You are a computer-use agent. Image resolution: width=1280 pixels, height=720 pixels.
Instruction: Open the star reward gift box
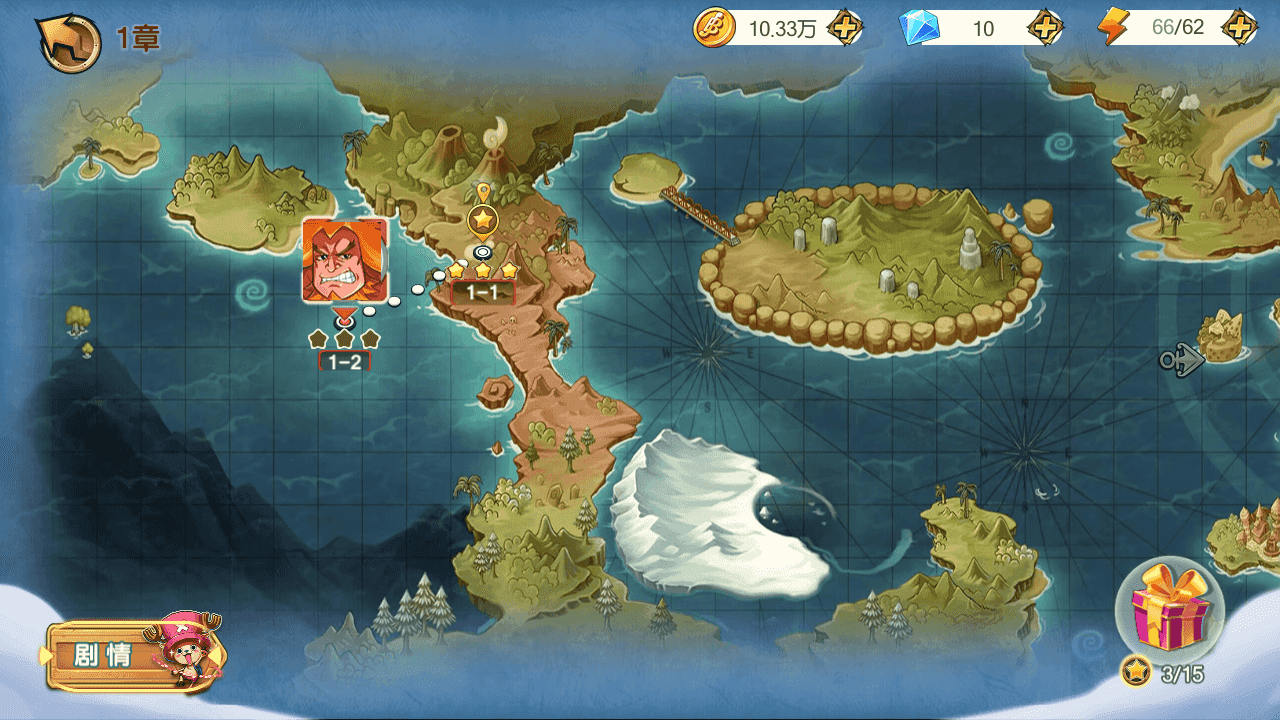(1168, 606)
